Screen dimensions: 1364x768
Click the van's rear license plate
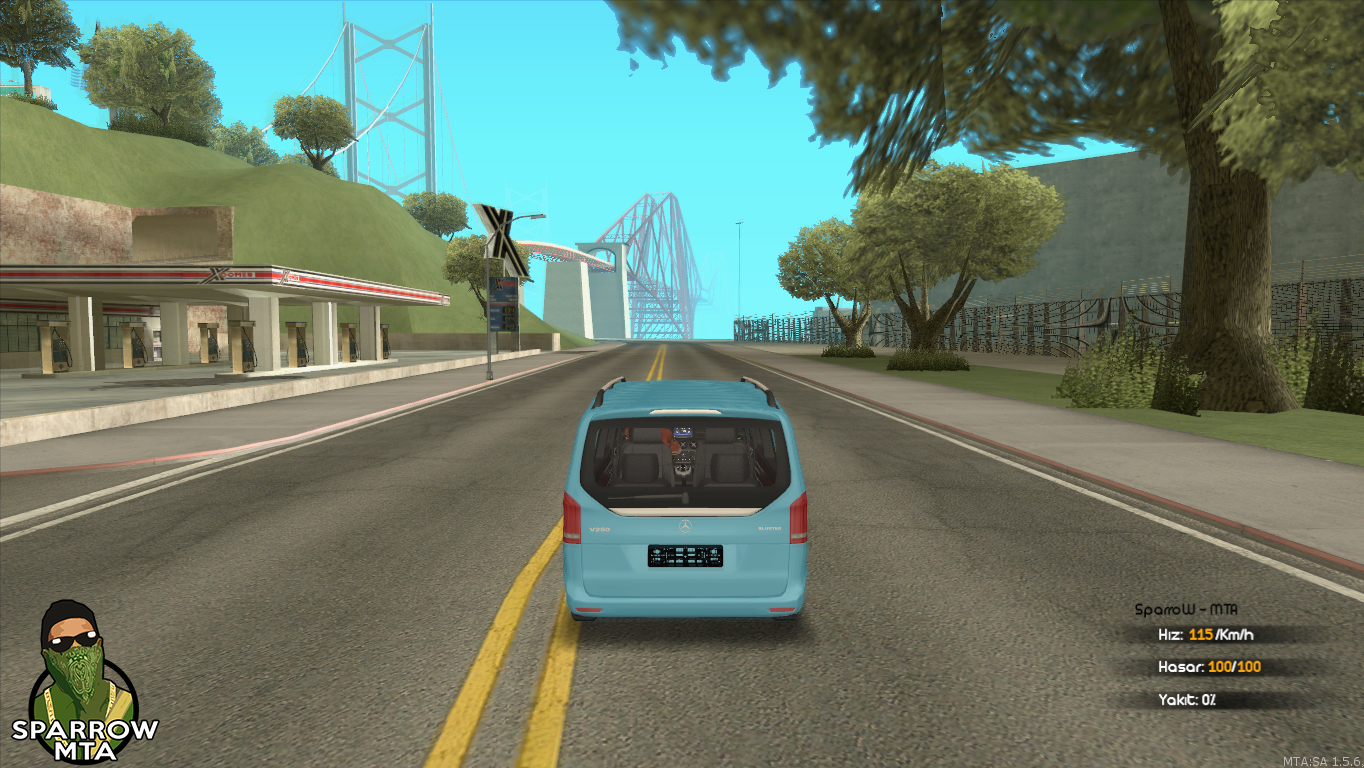coord(685,556)
